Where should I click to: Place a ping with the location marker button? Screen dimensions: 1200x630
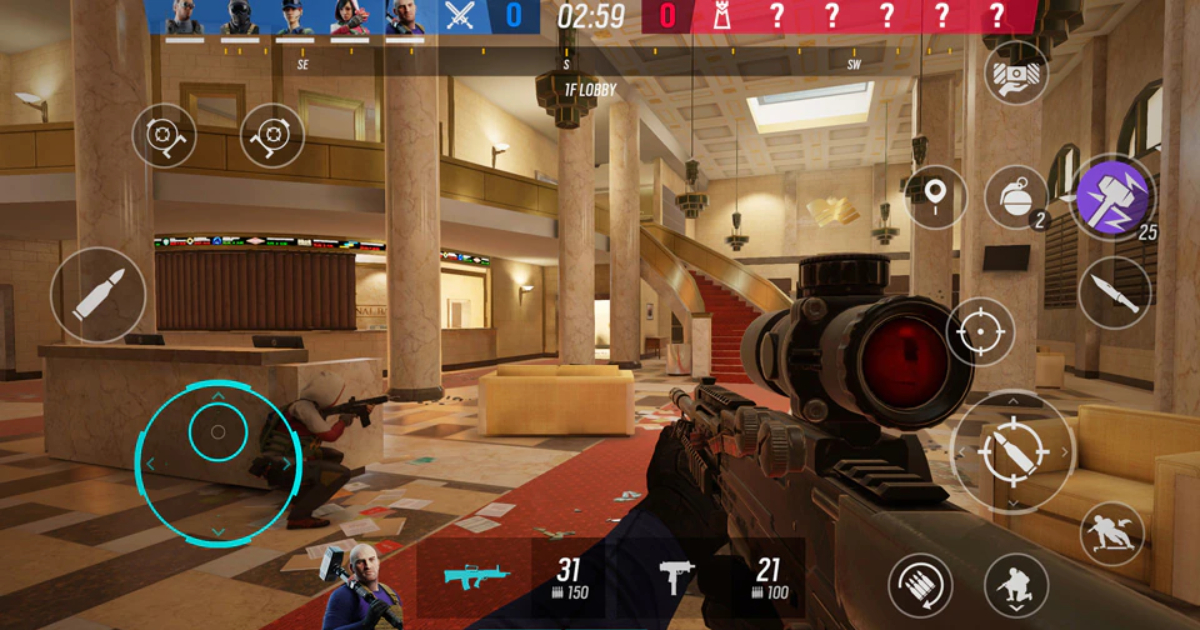936,197
